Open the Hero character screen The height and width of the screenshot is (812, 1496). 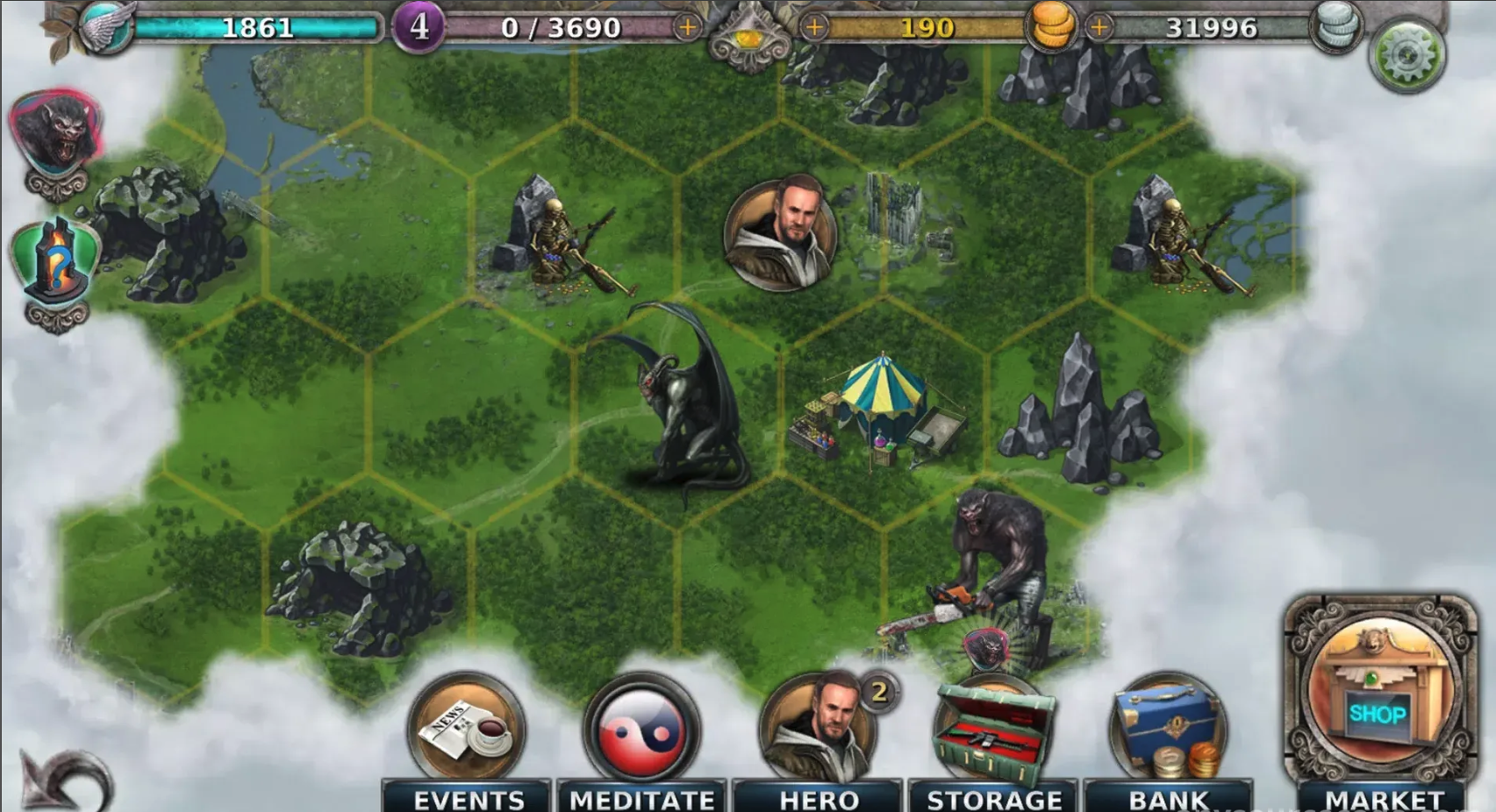tap(818, 730)
